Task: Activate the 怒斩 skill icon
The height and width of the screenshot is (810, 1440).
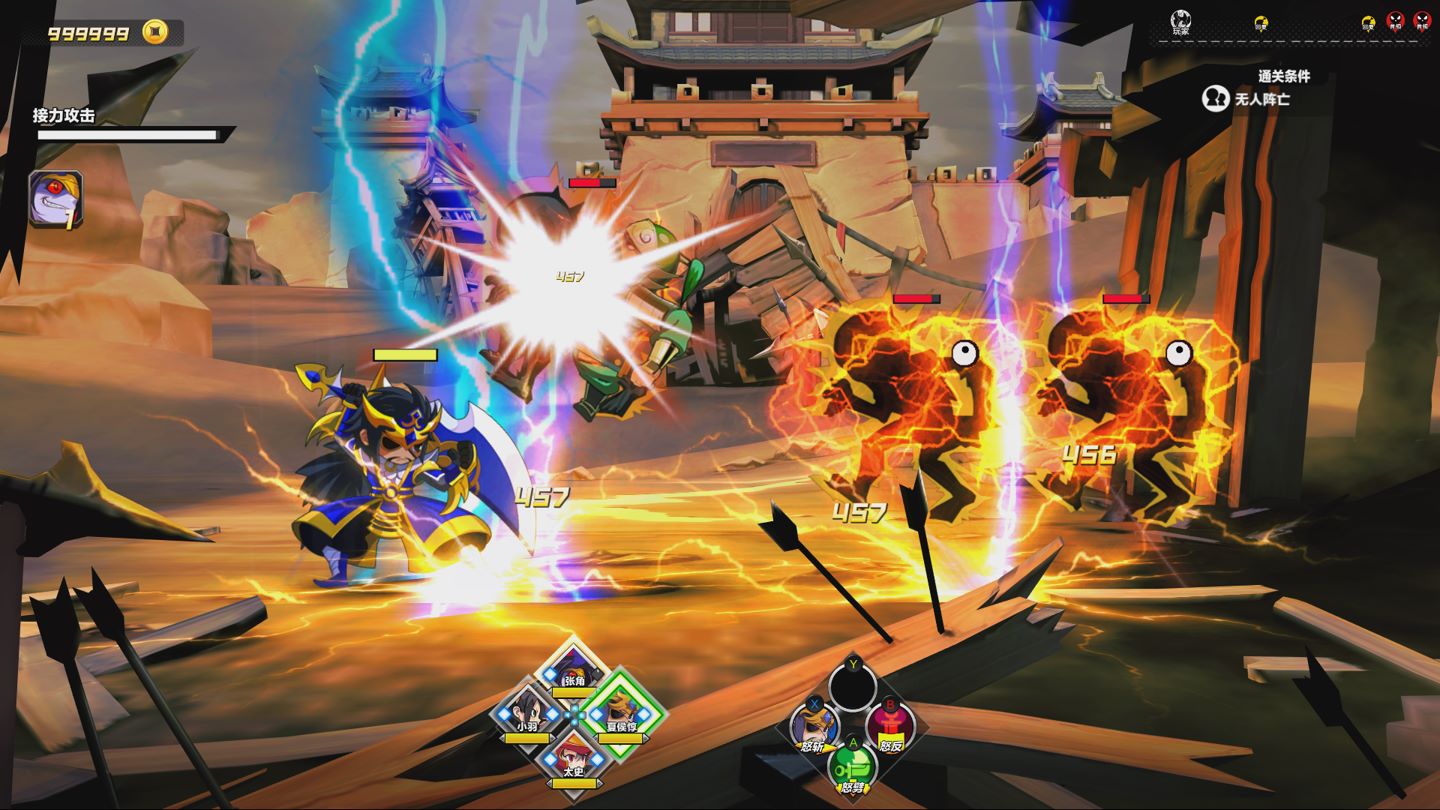Action: pyautogui.click(x=812, y=724)
